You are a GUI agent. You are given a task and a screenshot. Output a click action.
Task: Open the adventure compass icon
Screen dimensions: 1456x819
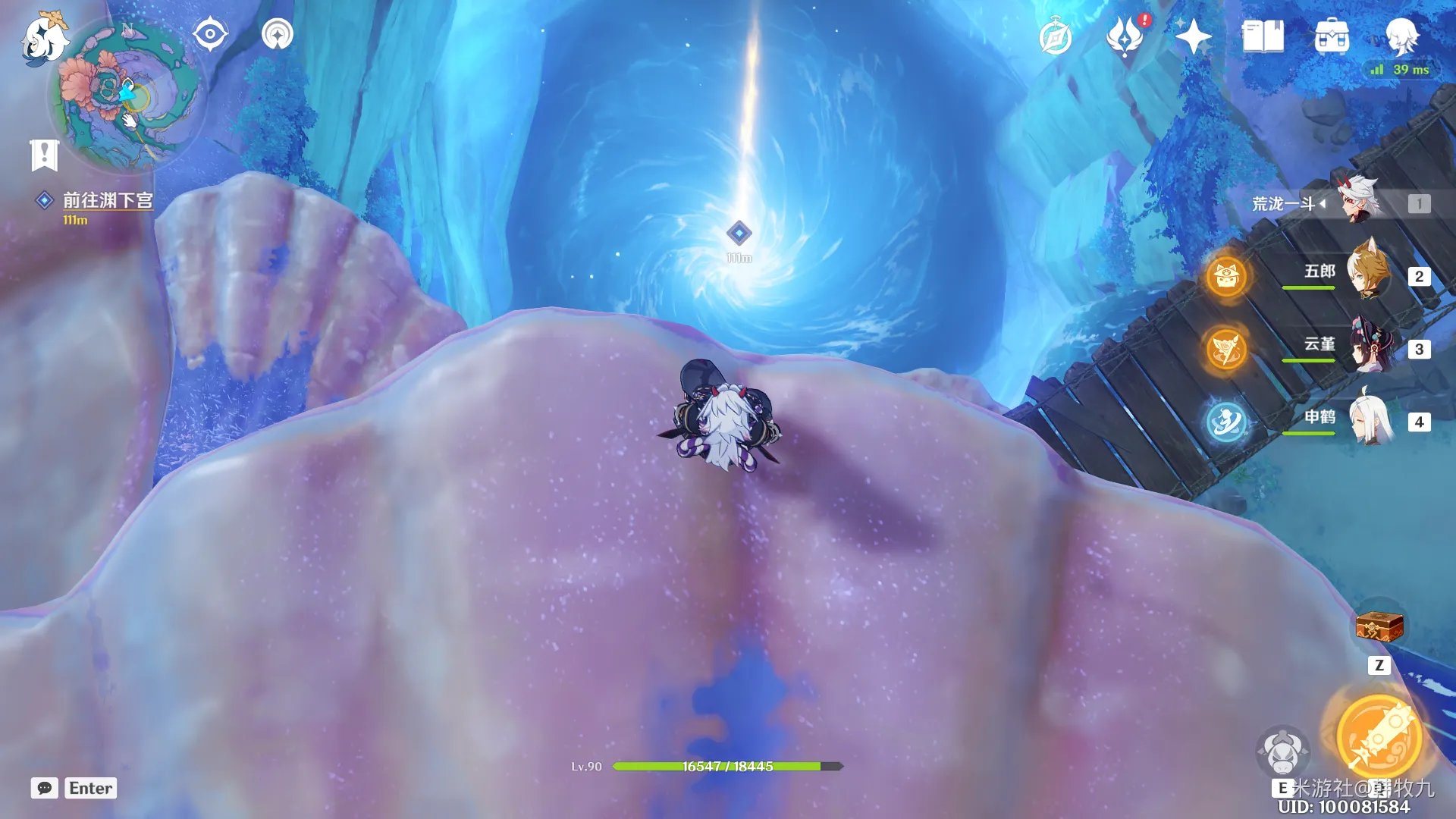[x=1056, y=38]
